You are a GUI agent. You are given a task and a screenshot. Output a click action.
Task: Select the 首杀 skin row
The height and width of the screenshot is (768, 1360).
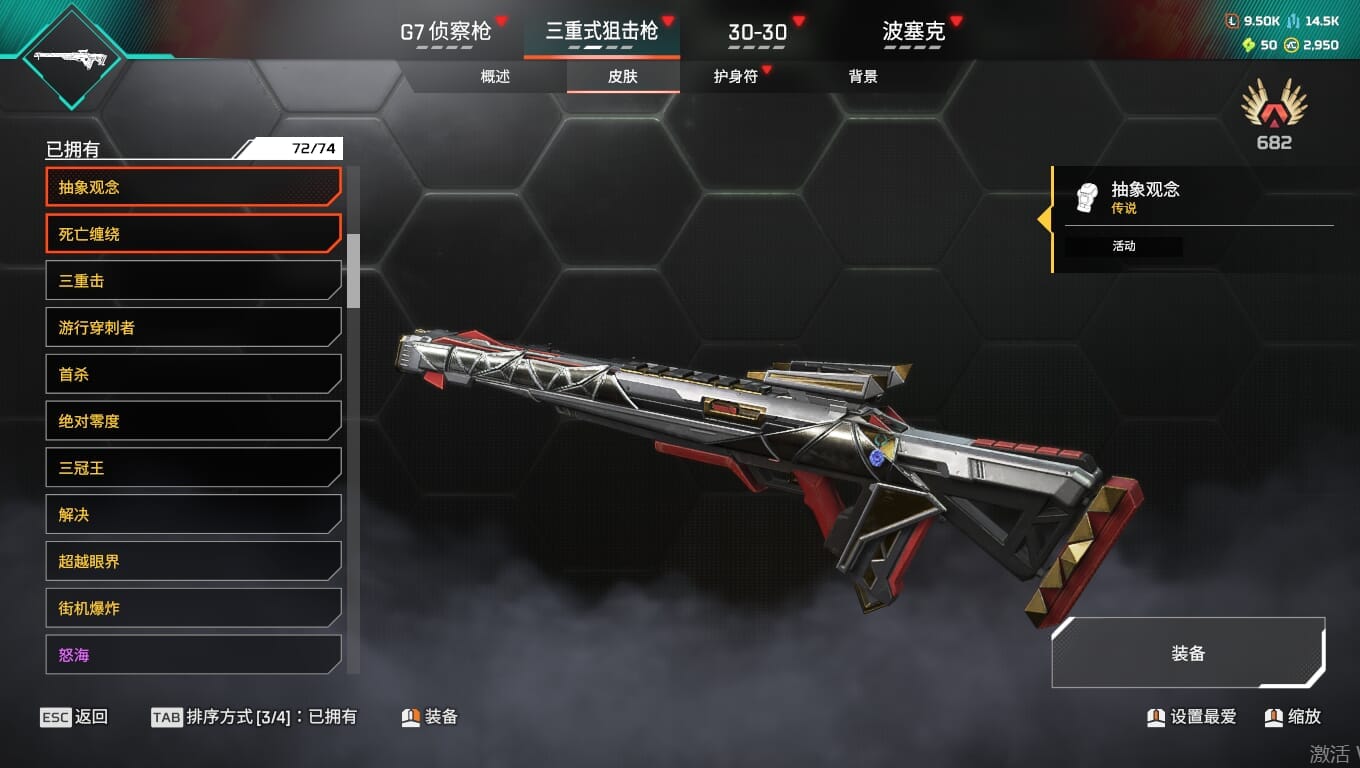(193, 375)
